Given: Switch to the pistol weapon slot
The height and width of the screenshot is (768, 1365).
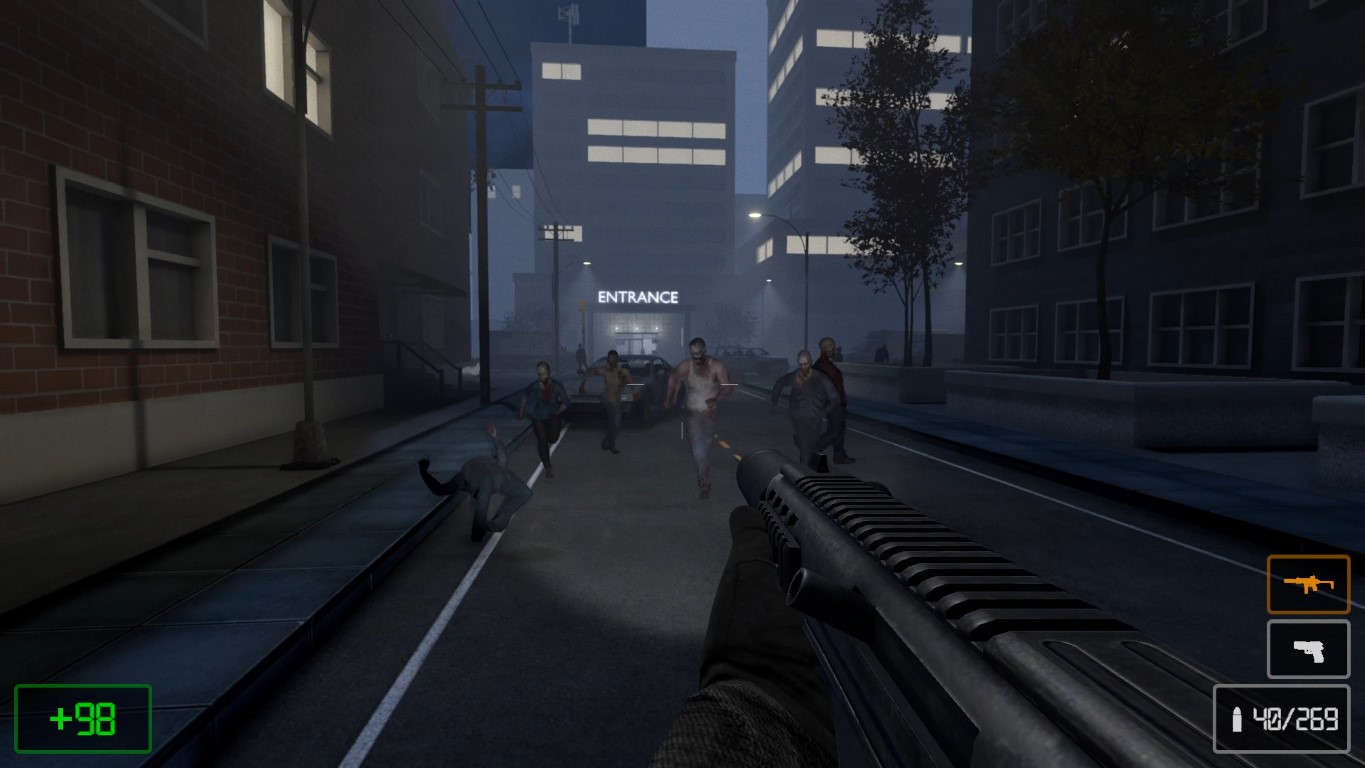Looking at the screenshot, I should pyautogui.click(x=1308, y=649).
